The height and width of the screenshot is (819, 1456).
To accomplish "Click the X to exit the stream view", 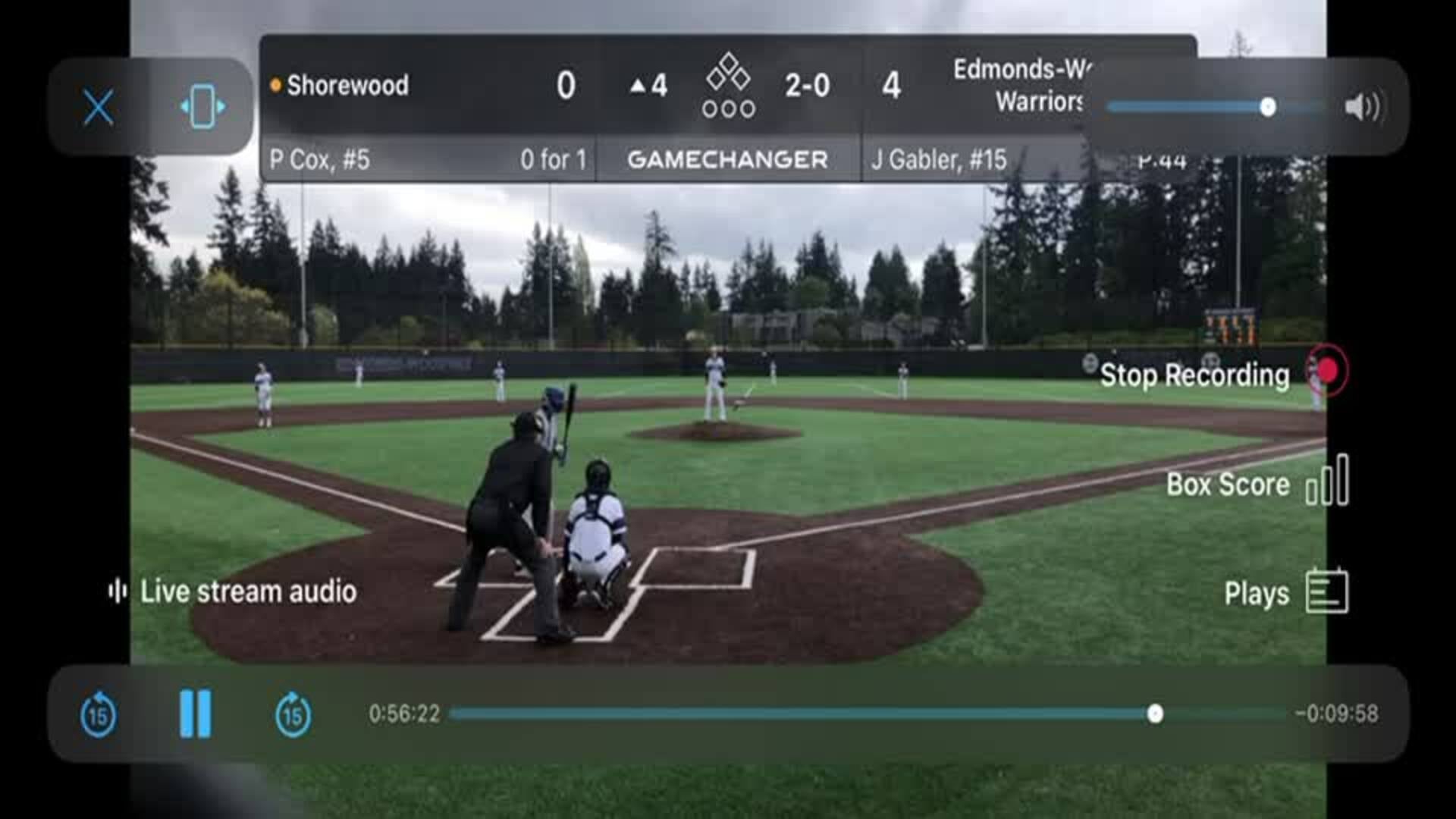I will tap(98, 107).
